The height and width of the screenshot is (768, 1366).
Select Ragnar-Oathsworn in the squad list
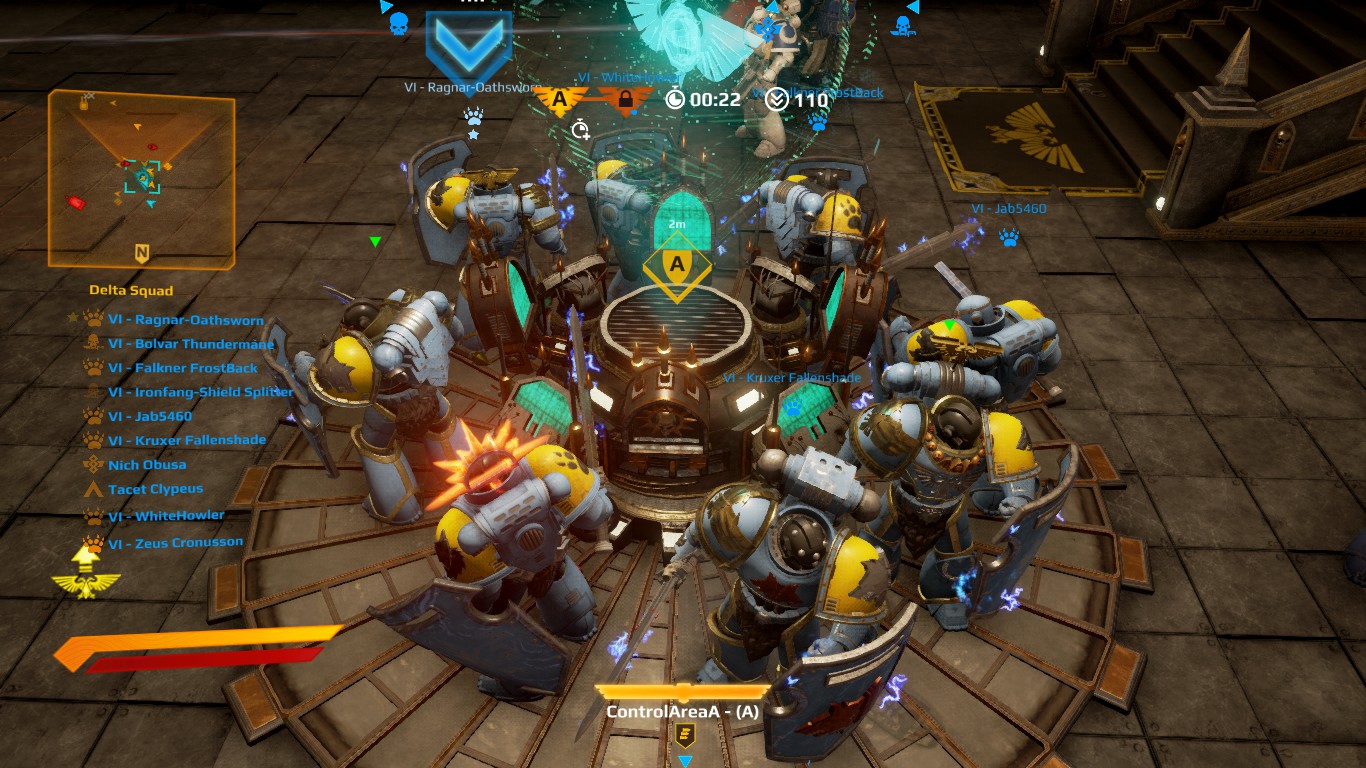pyautogui.click(x=185, y=321)
